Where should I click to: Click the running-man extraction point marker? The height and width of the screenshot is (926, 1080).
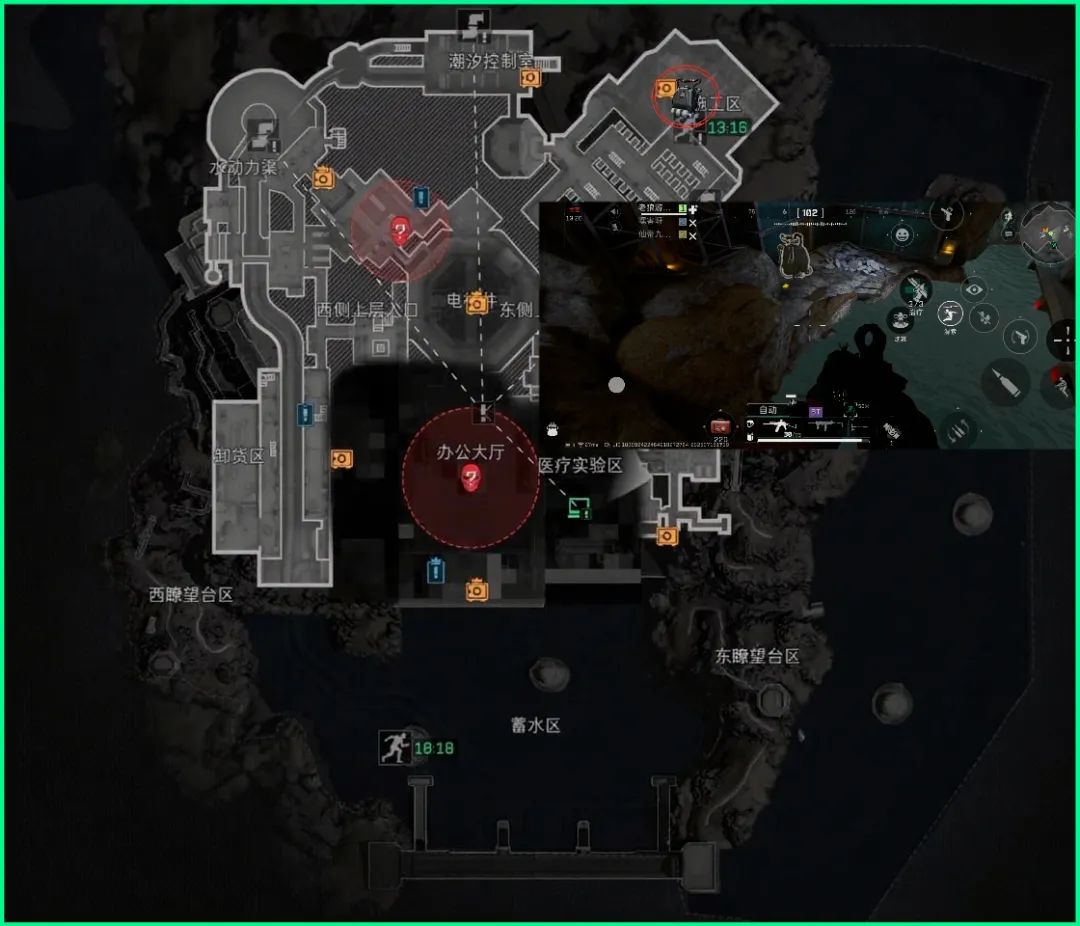click(394, 747)
